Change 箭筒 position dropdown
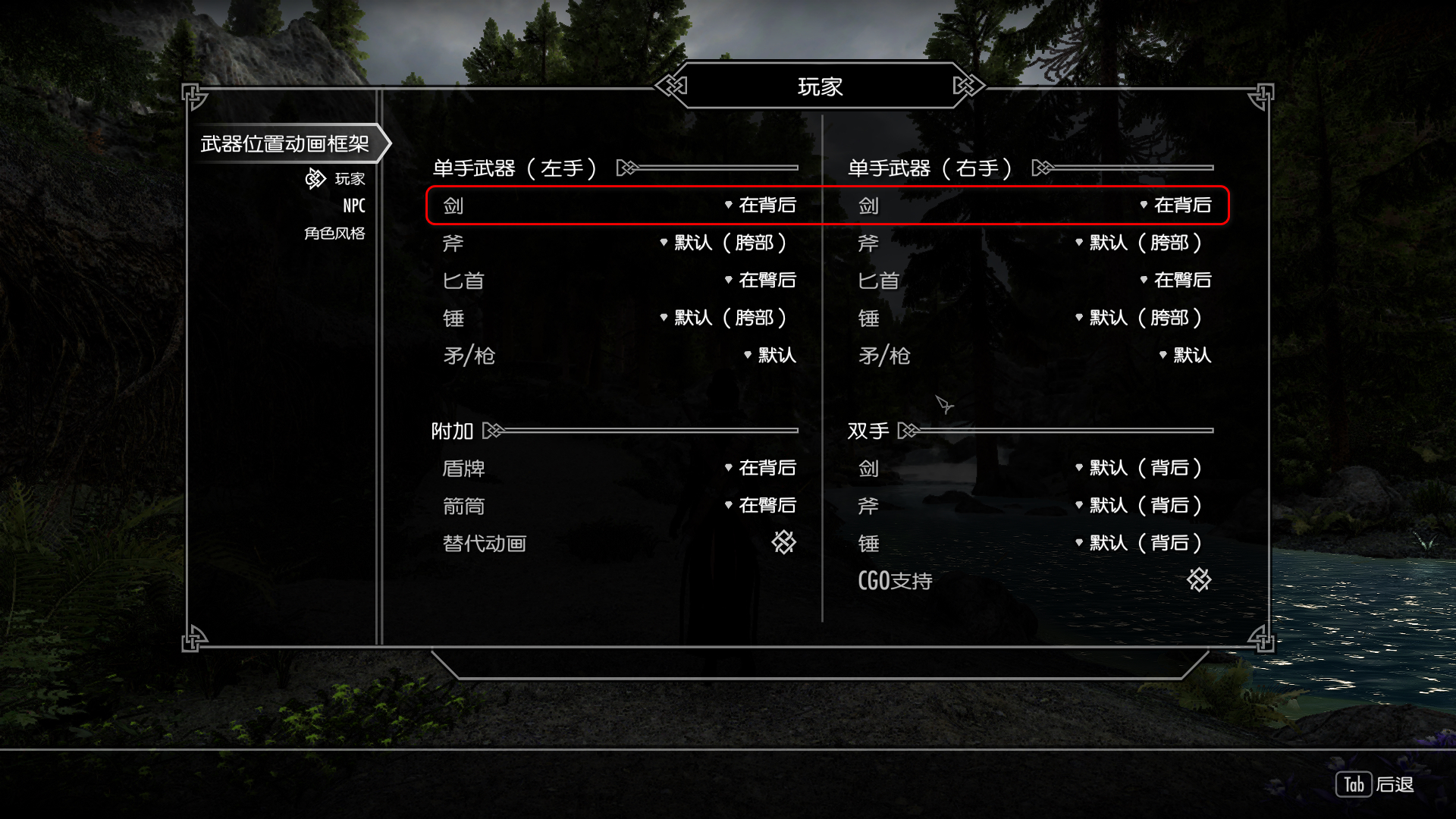The width and height of the screenshot is (1456, 819). pyautogui.click(x=761, y=505)
